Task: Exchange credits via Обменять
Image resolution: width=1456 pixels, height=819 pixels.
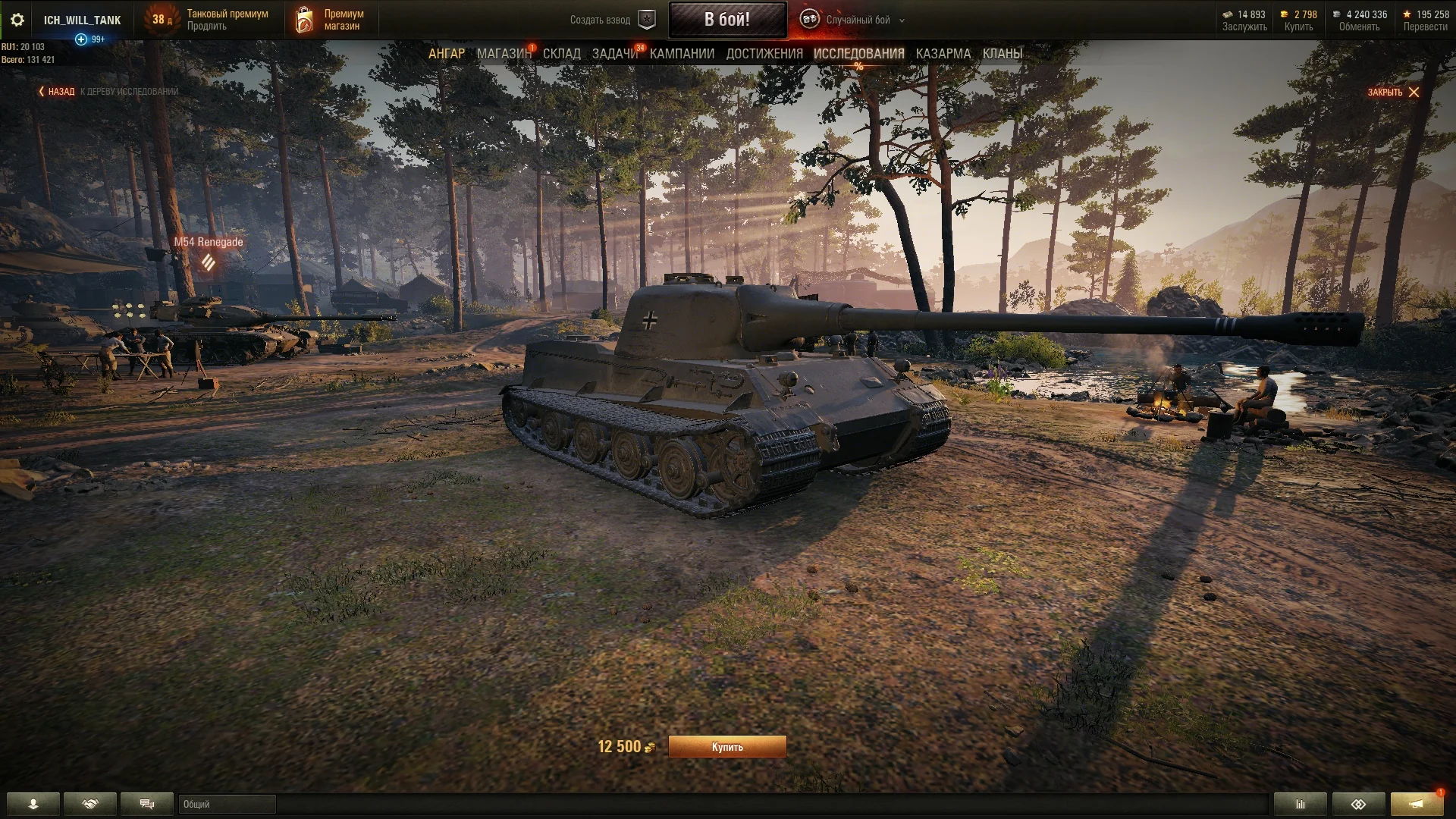Action: (1359, 27)
